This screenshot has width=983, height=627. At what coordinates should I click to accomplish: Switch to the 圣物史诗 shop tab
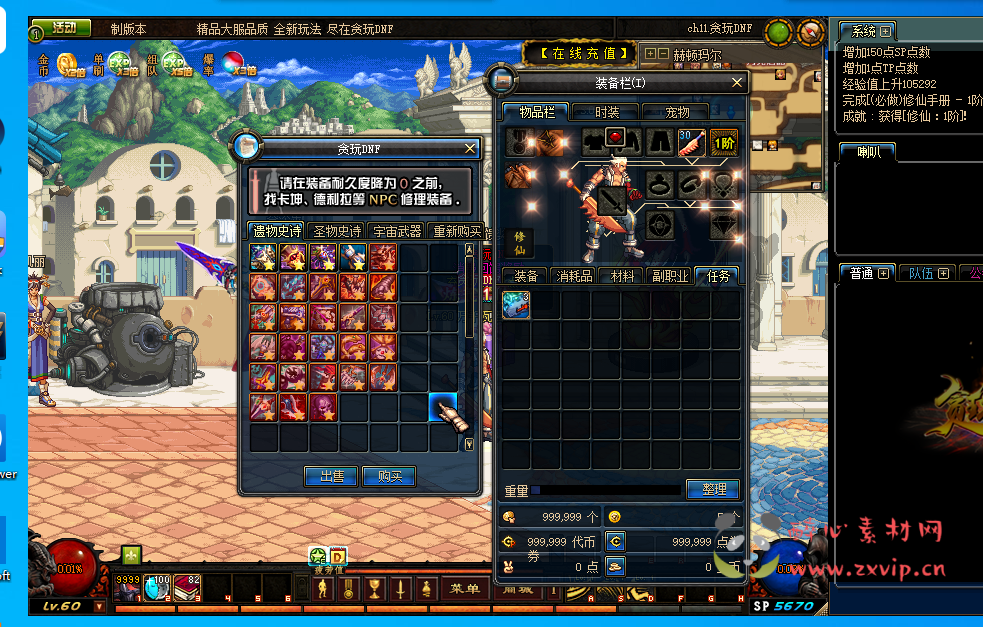[337, 231]
